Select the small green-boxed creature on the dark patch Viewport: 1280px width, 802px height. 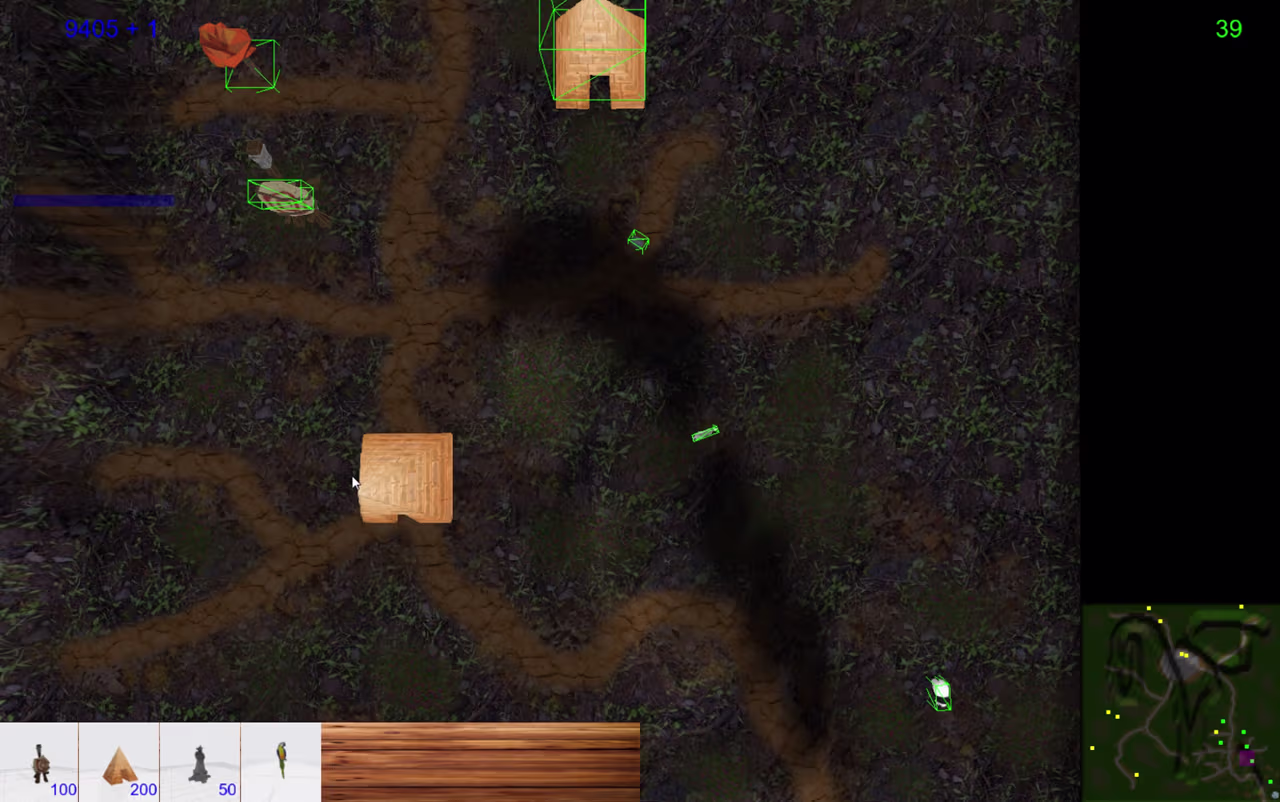638,241
